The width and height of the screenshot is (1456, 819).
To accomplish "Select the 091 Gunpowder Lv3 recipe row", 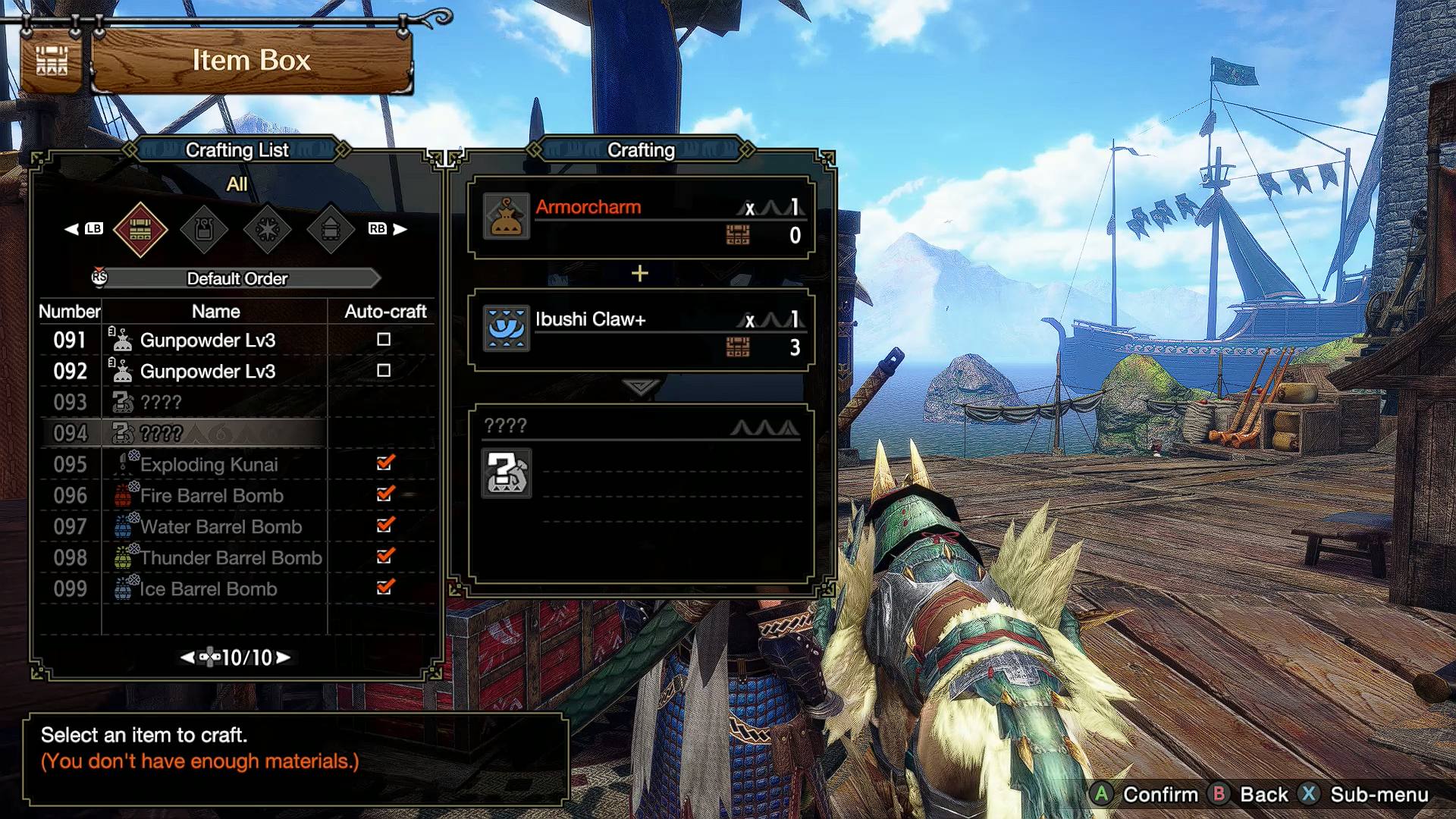I will point(207,340).
